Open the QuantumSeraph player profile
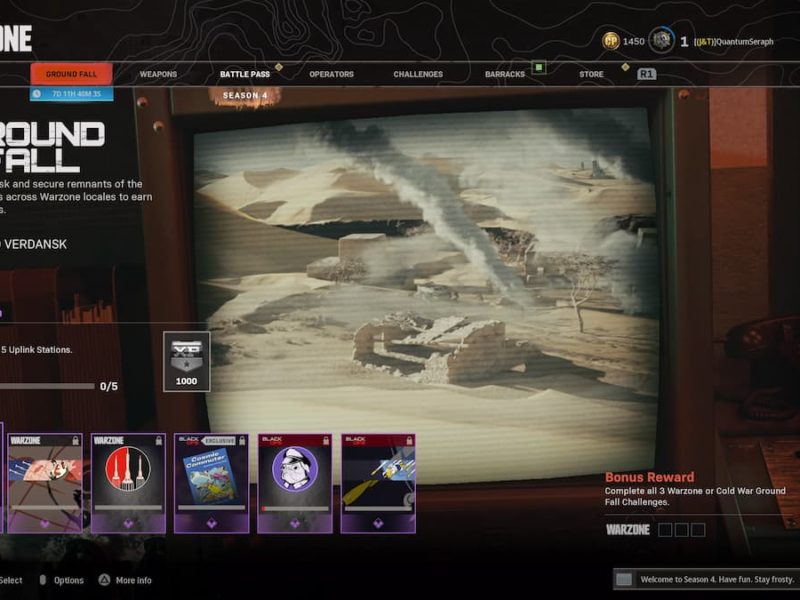This screenshot has height=600, width=800. (739, 42)
